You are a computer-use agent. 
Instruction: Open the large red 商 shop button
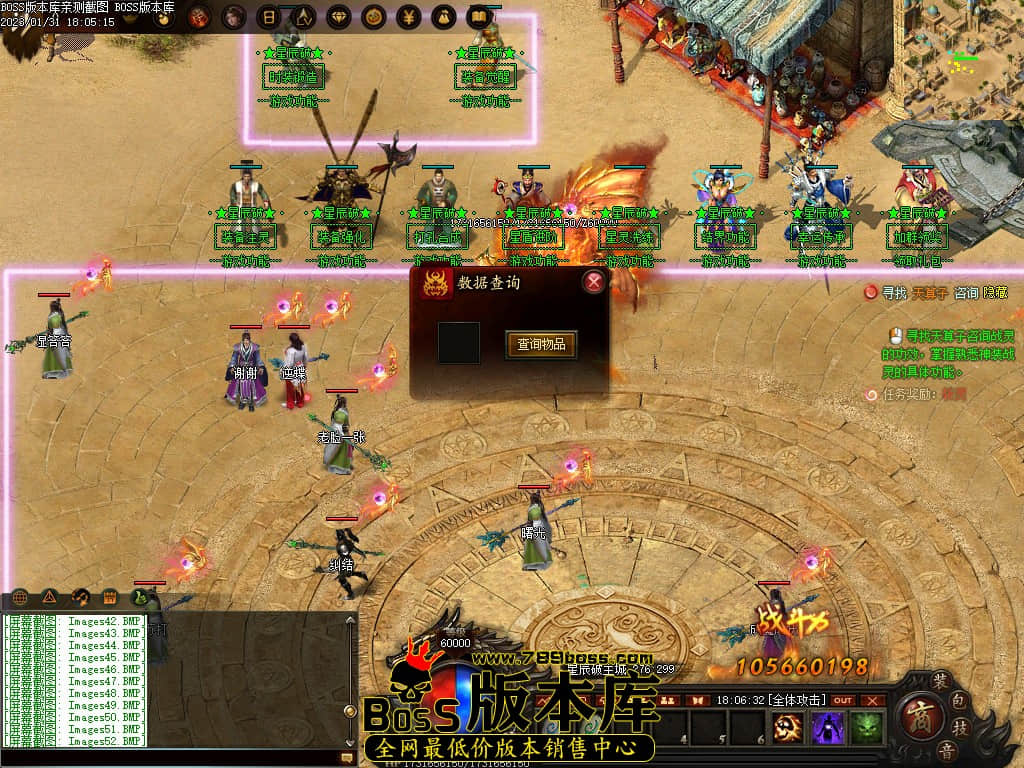pos(918,716)
